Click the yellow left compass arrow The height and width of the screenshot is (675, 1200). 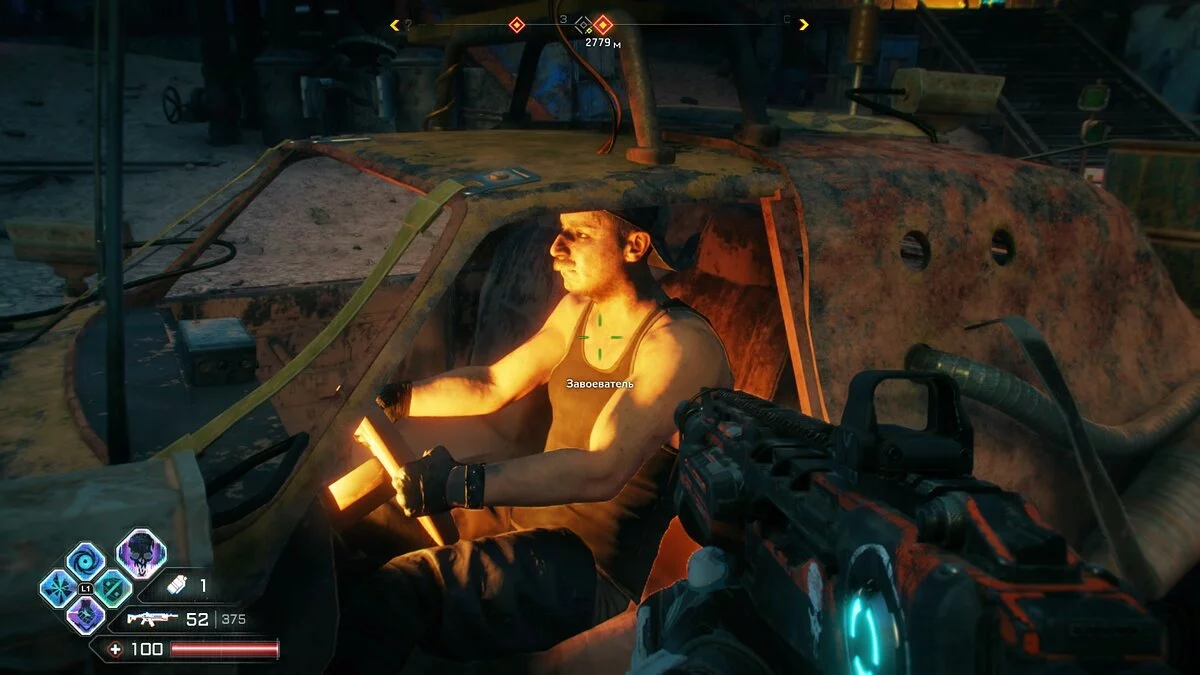[x=395, y=25]
